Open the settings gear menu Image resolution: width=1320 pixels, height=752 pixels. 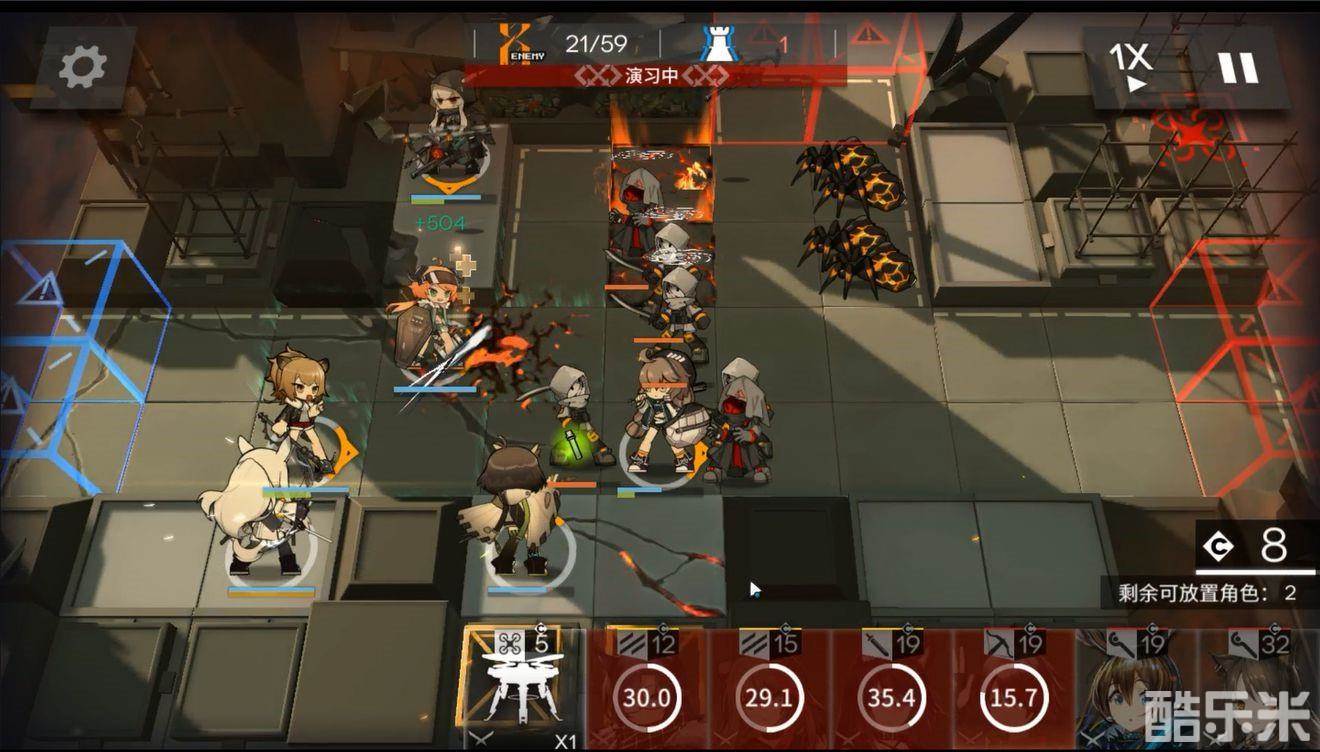click(x=83, y=68)
